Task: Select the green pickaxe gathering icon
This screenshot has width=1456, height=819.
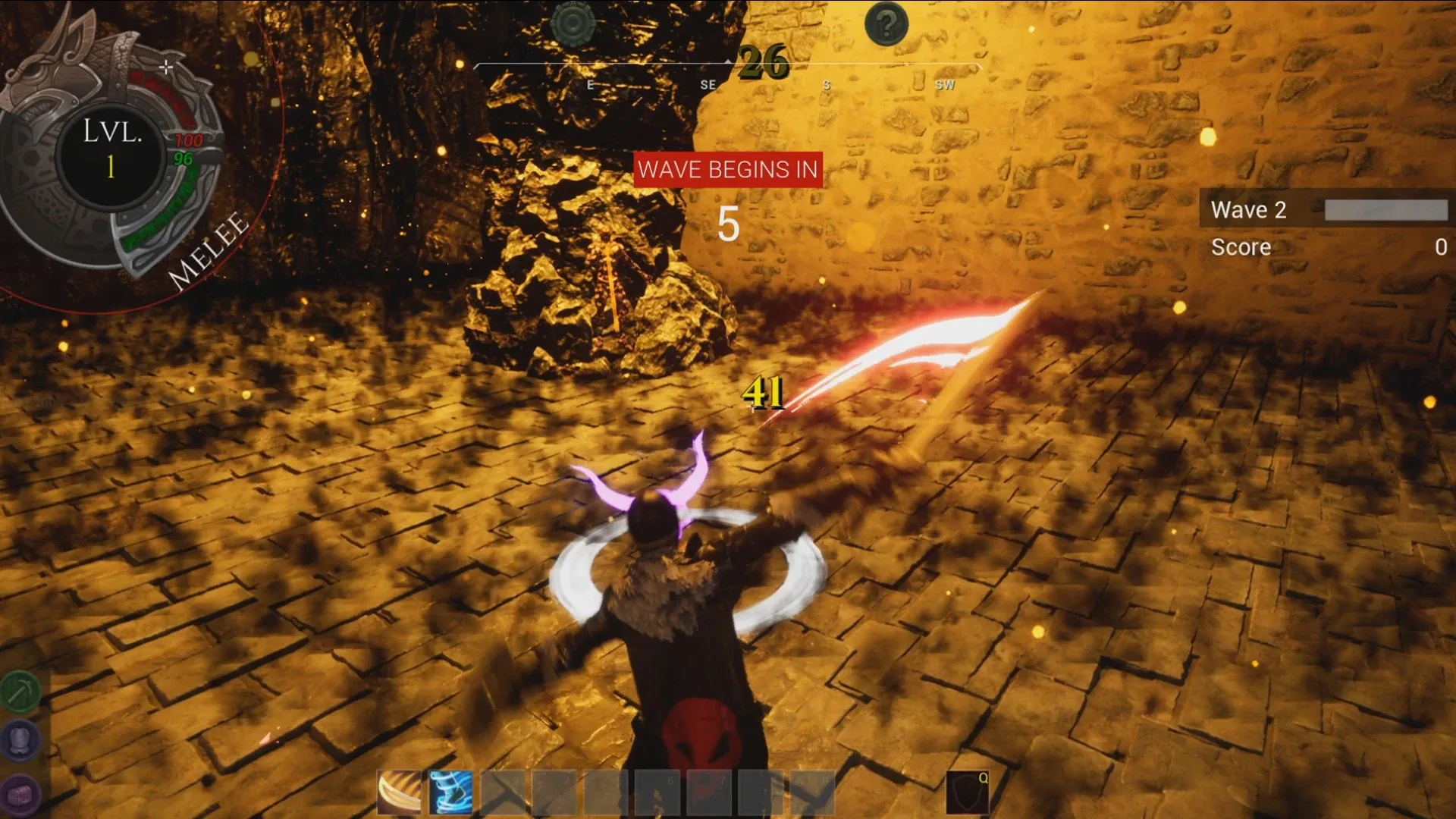Action: 21,692
